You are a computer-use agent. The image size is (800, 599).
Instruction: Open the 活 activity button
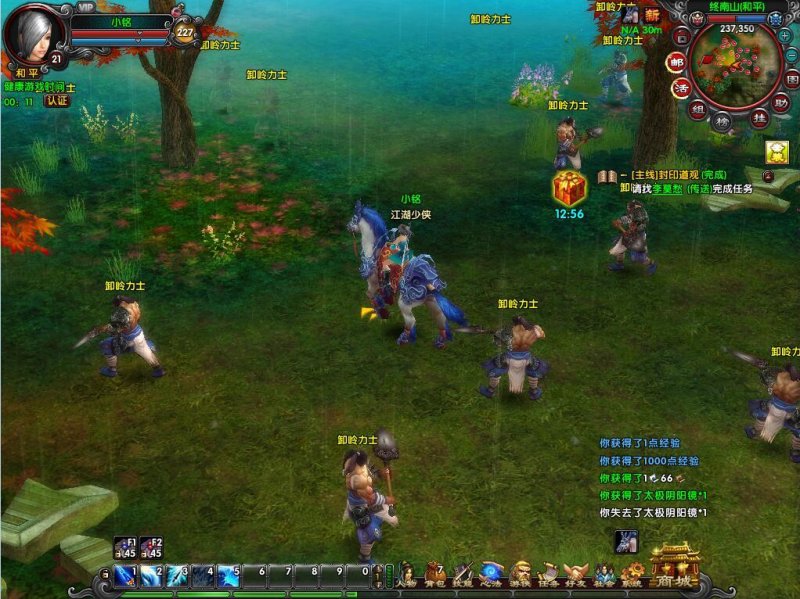coord(682,87)
